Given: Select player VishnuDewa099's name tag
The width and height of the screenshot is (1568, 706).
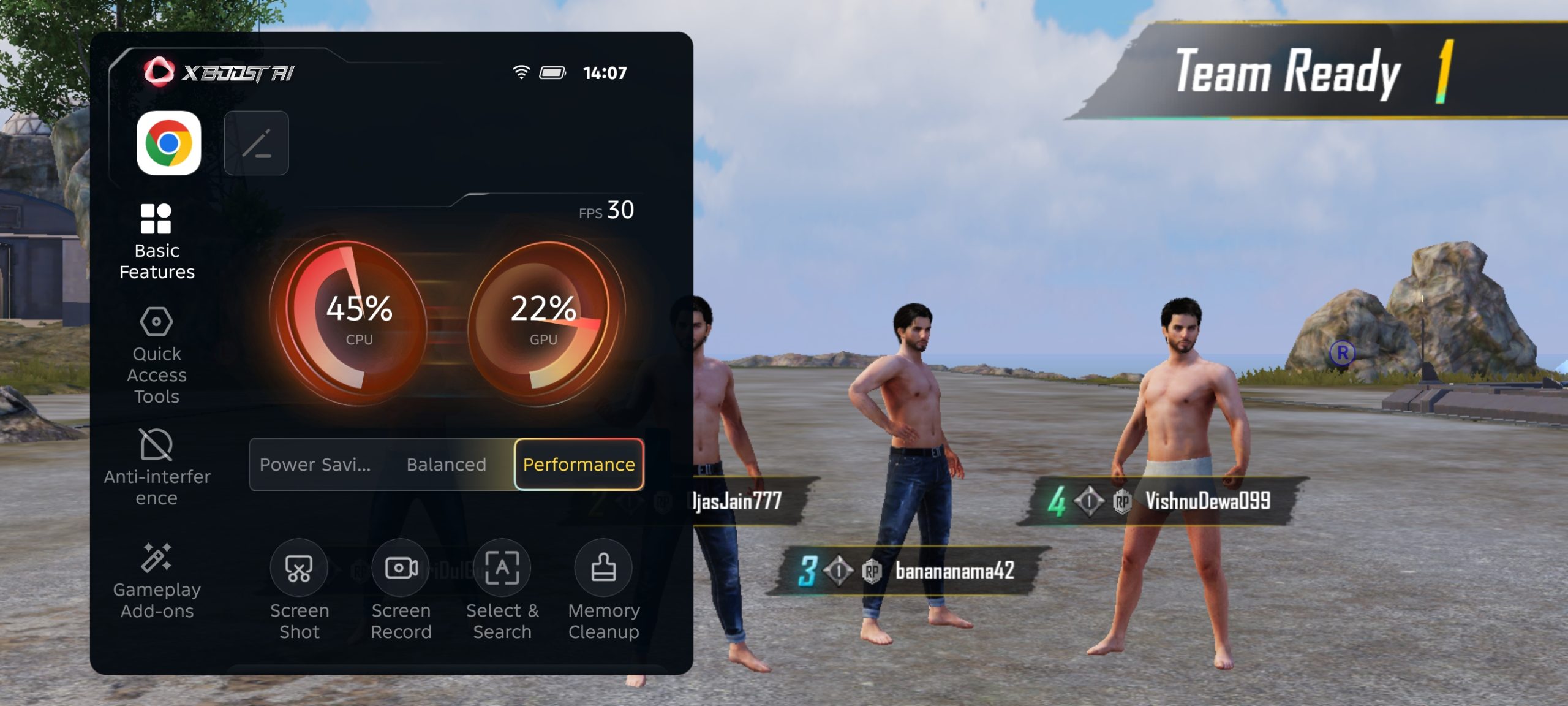Looking at the screenshot, I should pyautogui.click(x=1205, y=501).
